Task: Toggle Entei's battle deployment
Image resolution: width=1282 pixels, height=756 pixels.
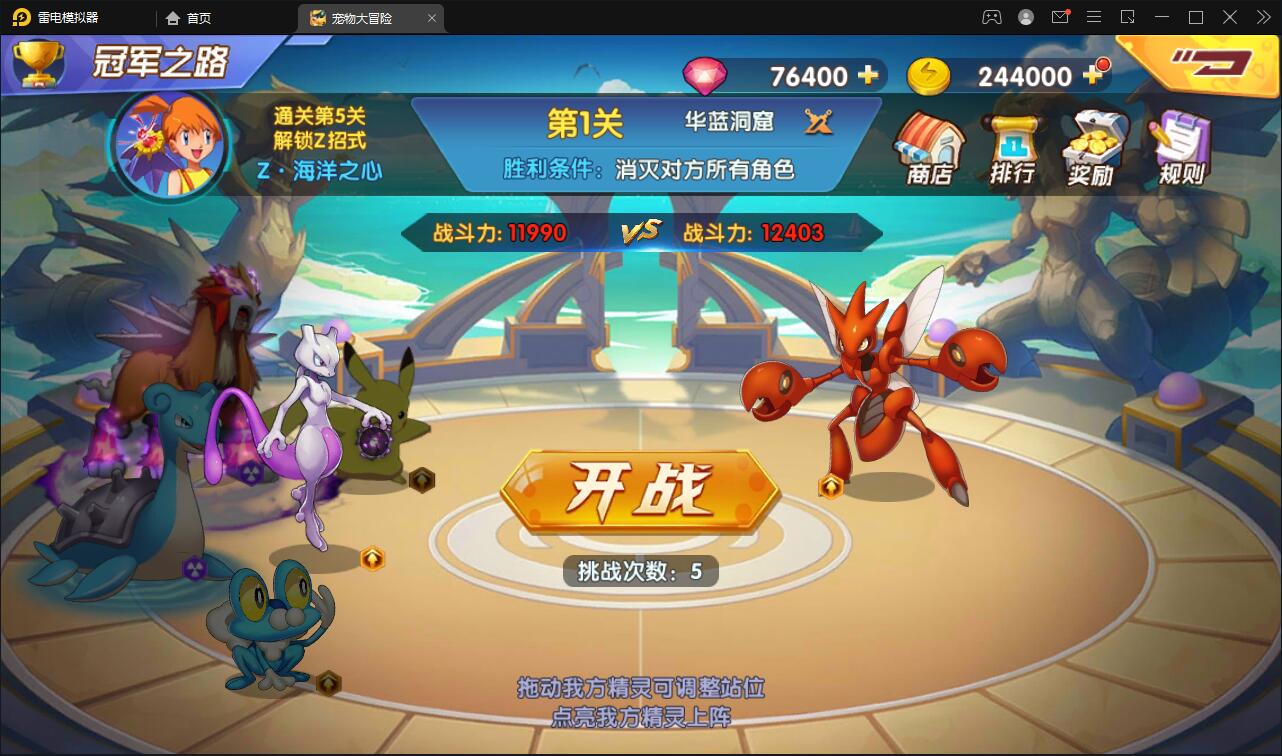Action: click(x=253, y=471)
